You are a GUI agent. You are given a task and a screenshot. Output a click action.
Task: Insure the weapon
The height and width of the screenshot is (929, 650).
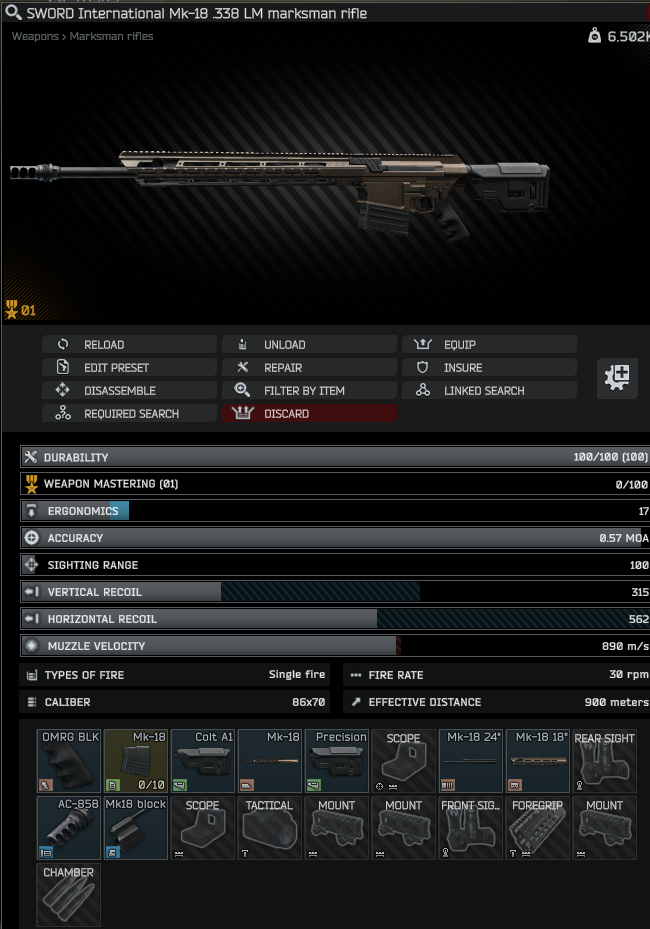(x=489, y=368)
